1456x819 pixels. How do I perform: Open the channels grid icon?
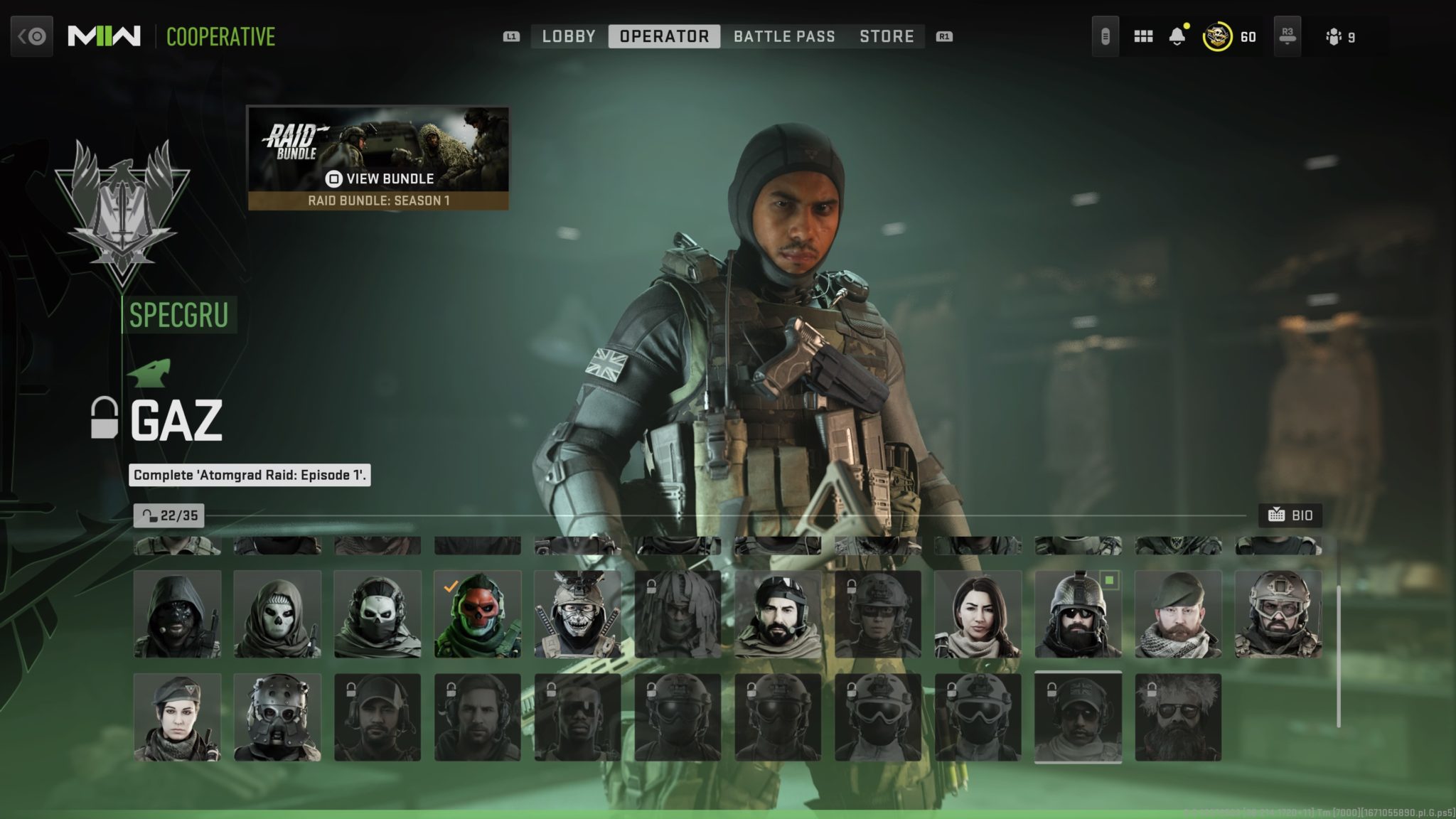(x=1142, y=36)
